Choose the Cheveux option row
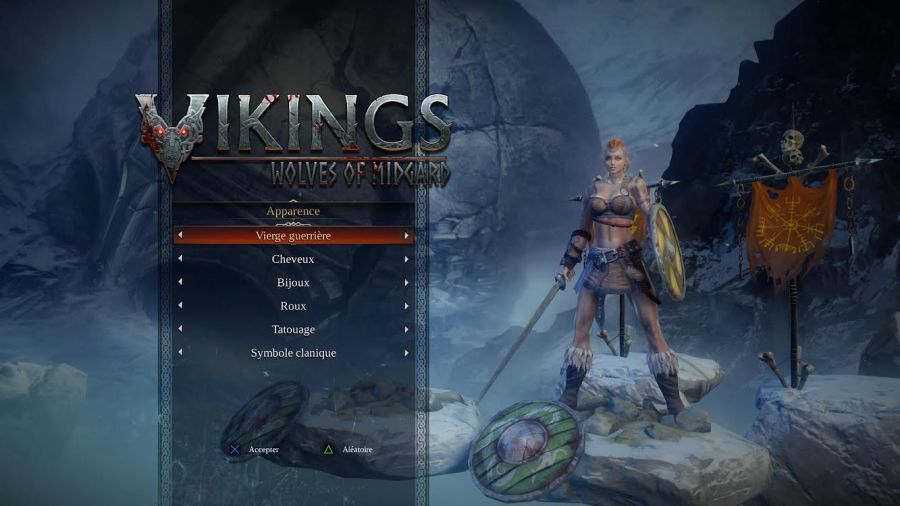 pyautogui.click(x=293, y=259)
